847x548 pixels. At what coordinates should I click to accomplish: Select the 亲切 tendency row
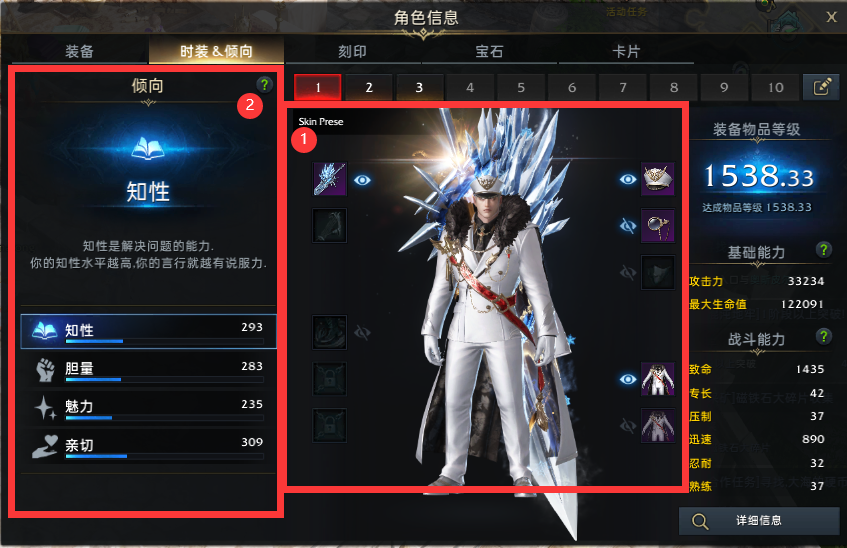click(x=148, y=447)
